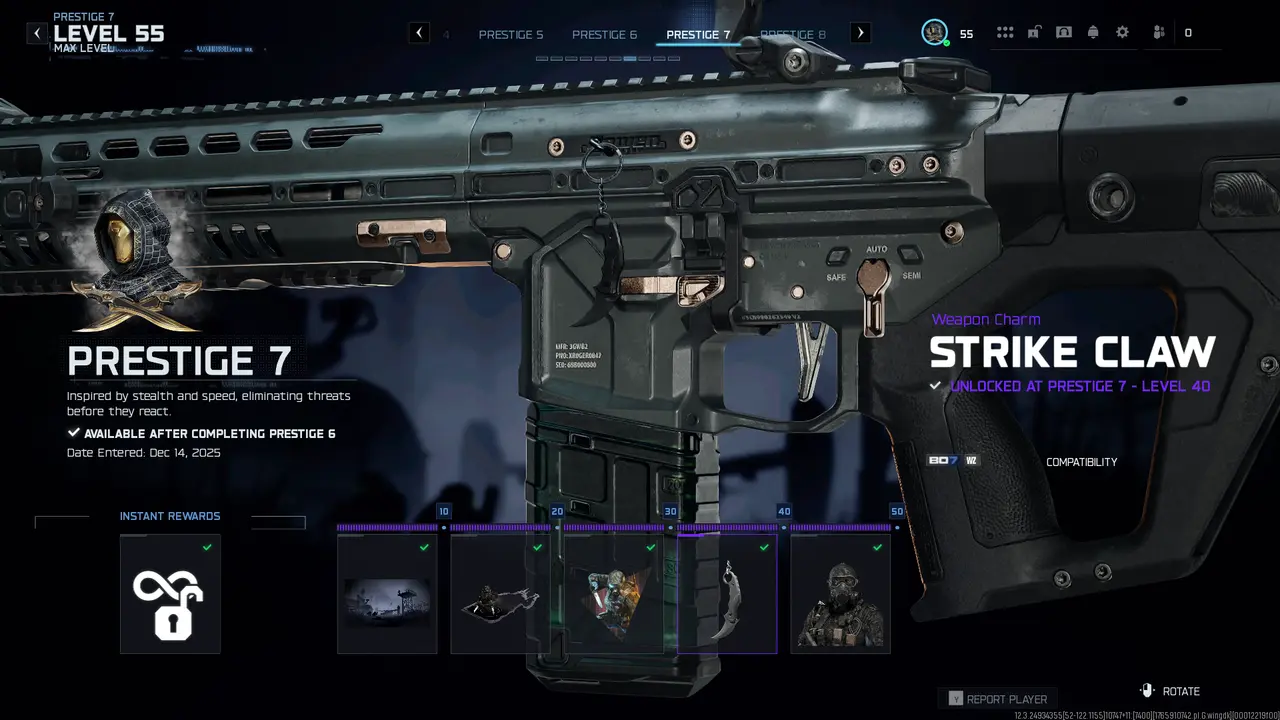1280x720 pixels.
Task: Click the padlock icon in the top bar
Action: point(1034,33)
